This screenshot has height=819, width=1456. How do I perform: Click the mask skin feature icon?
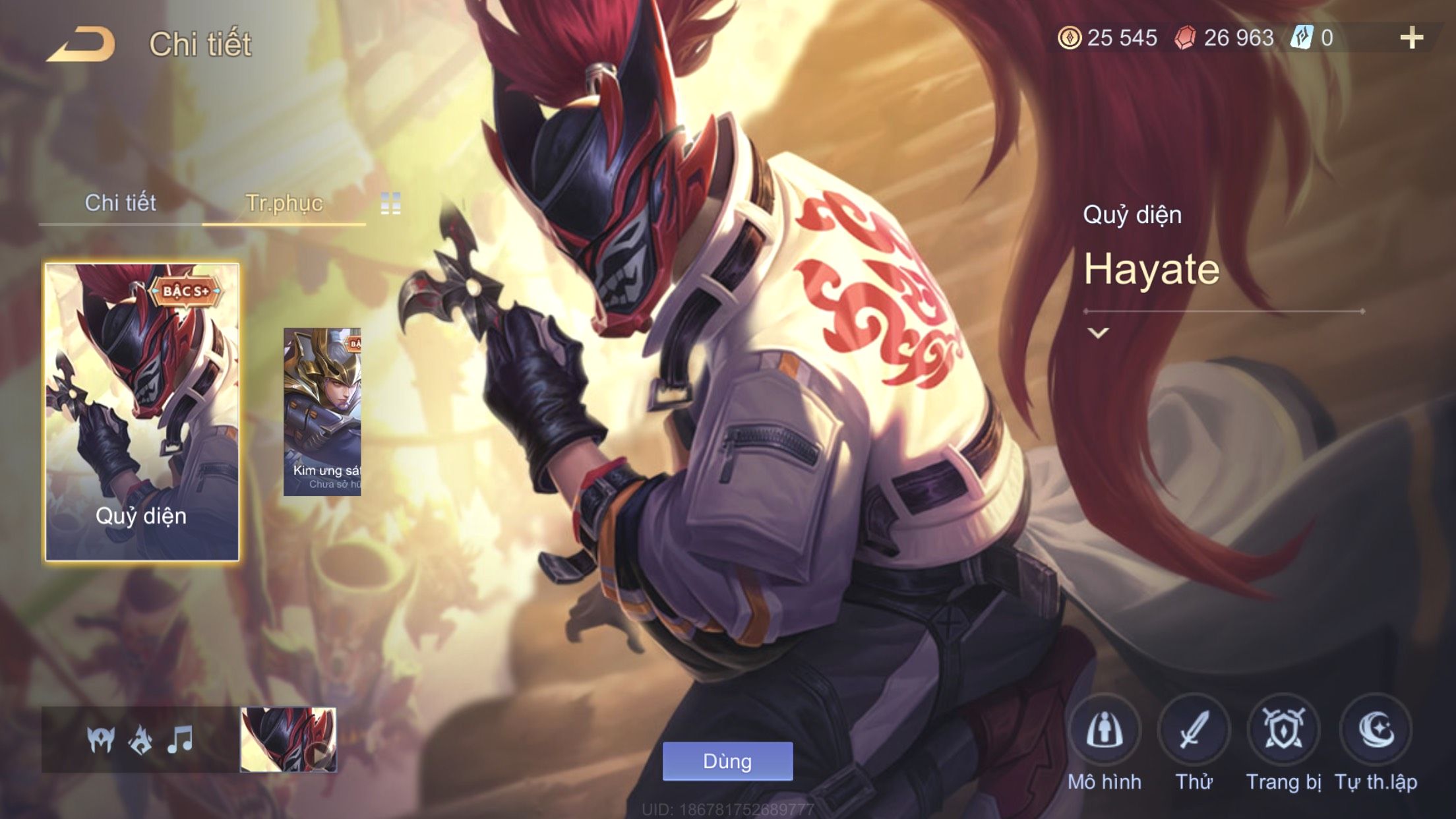coord(101,740)
